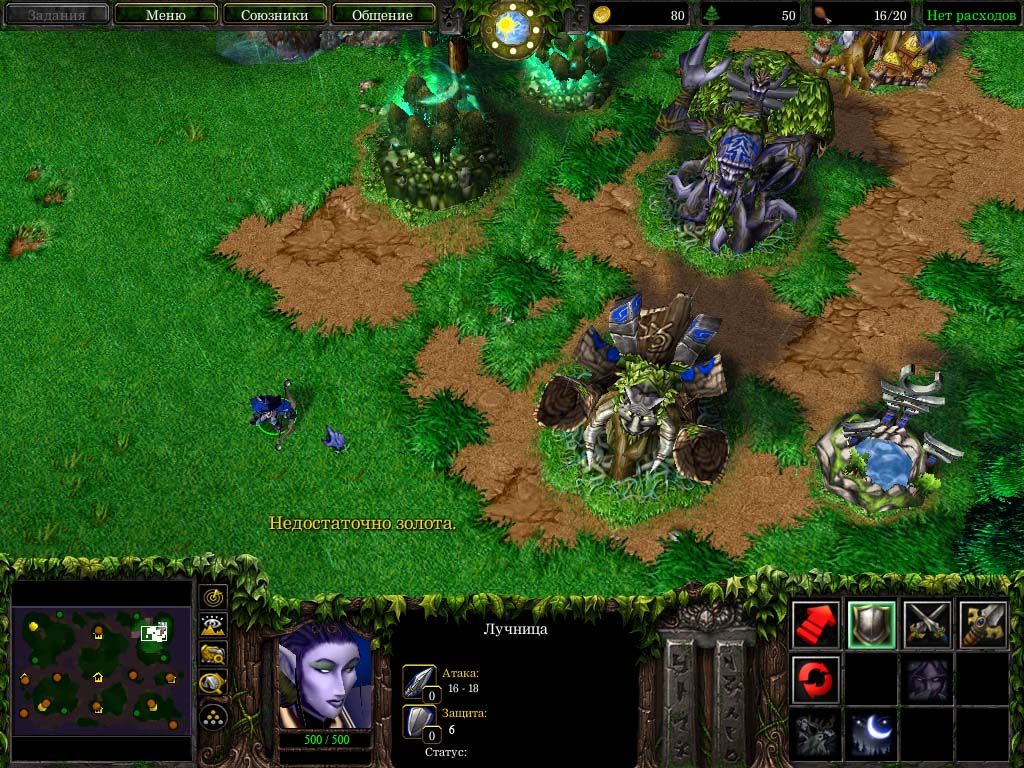This screenshot has width=1024, height=768.
Task: Click the armor defense icon
Action: 419,722
